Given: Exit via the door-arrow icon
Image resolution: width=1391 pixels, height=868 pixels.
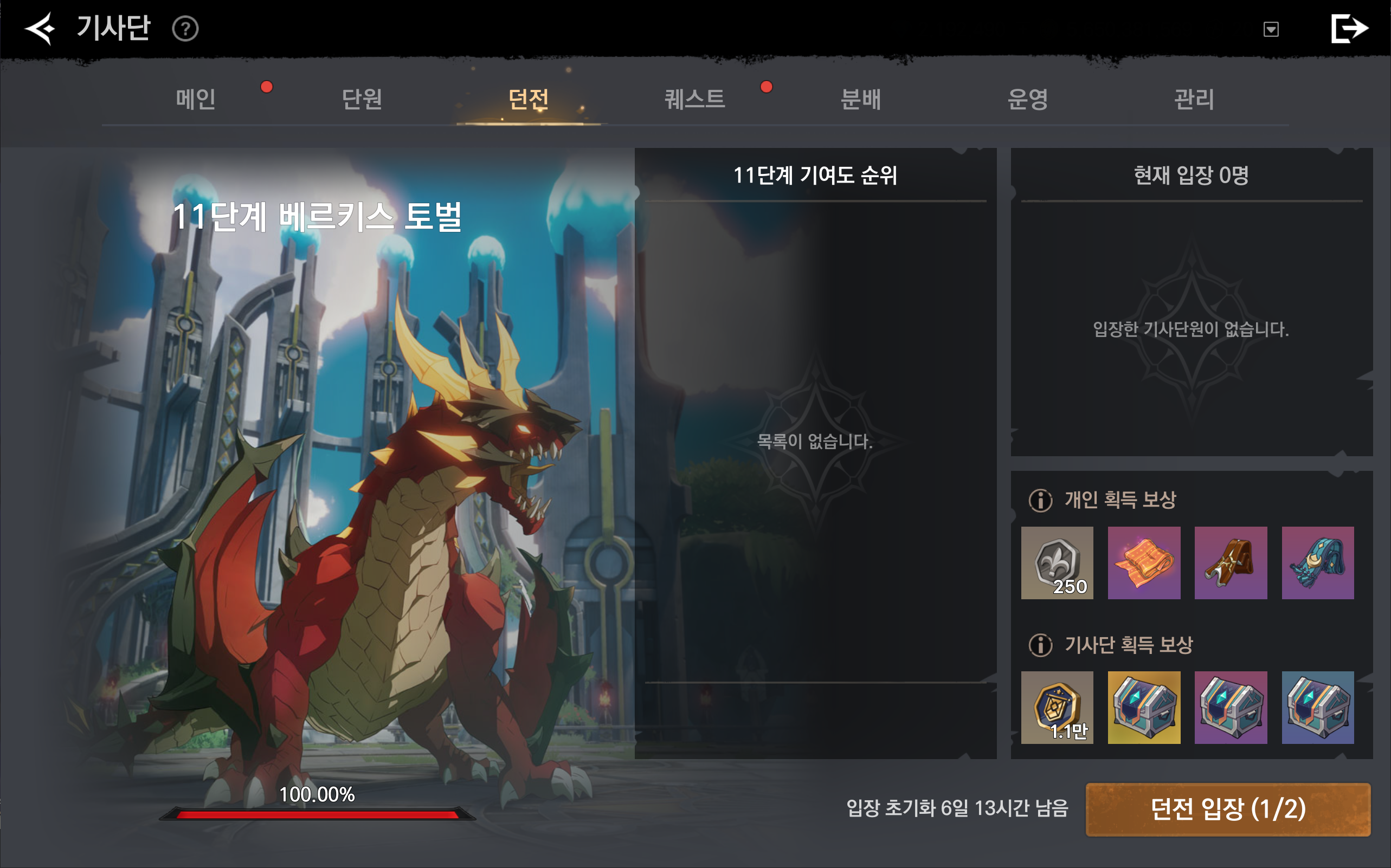Looking at the screenshot, I should click(x=1349, y=28).
